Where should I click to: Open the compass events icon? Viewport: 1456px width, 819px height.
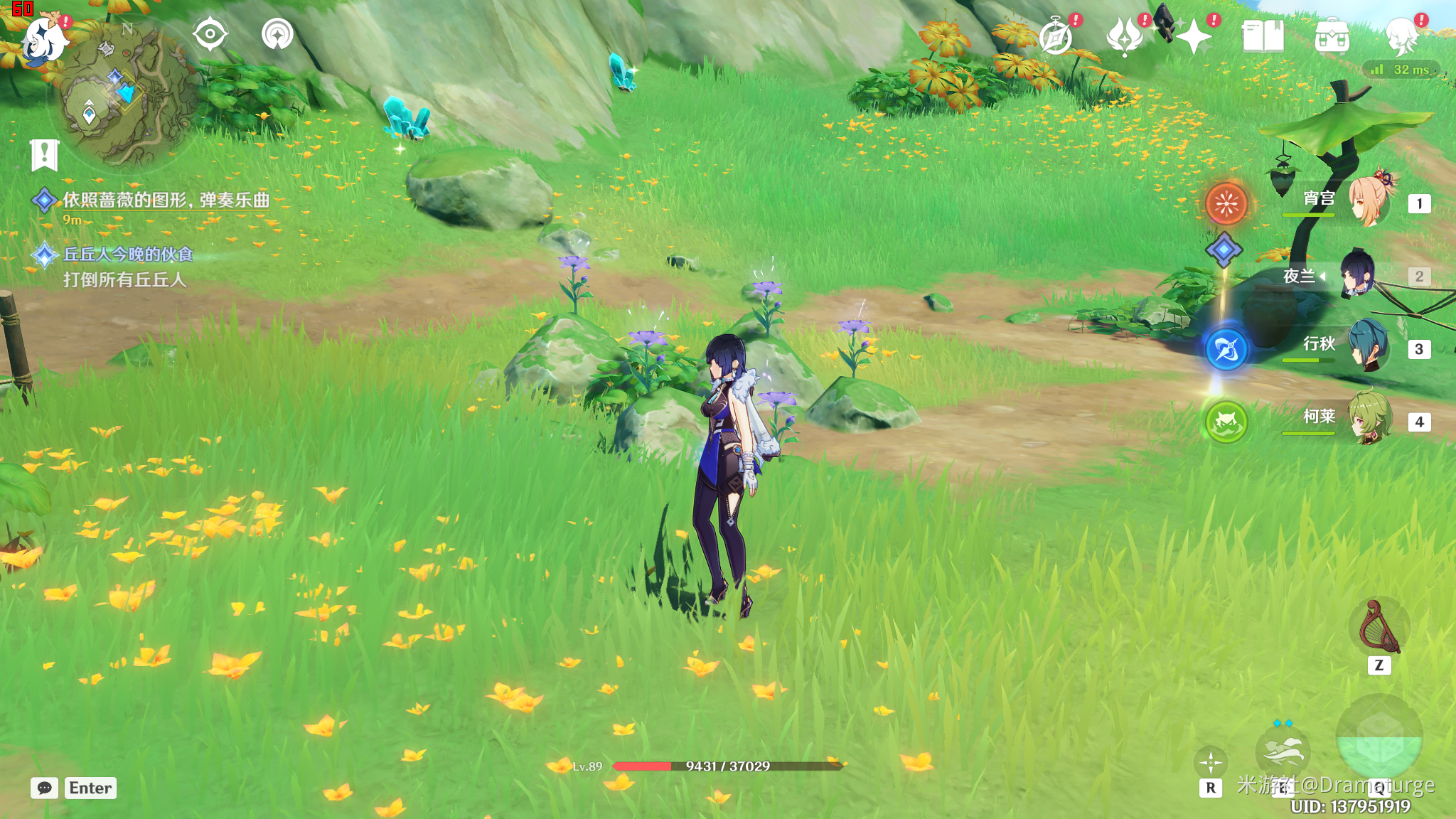point(1056,37)
